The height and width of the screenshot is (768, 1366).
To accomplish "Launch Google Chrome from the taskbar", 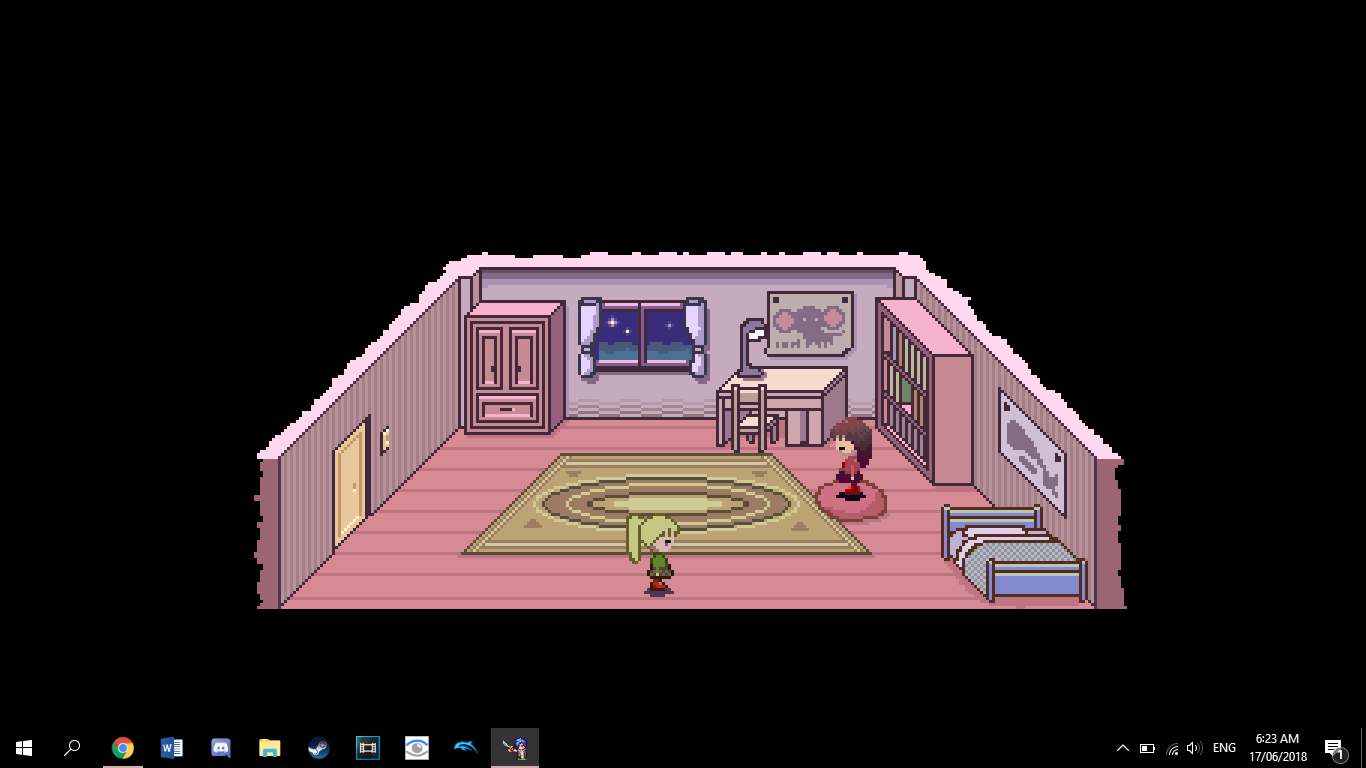I will (x=122, y=747).
